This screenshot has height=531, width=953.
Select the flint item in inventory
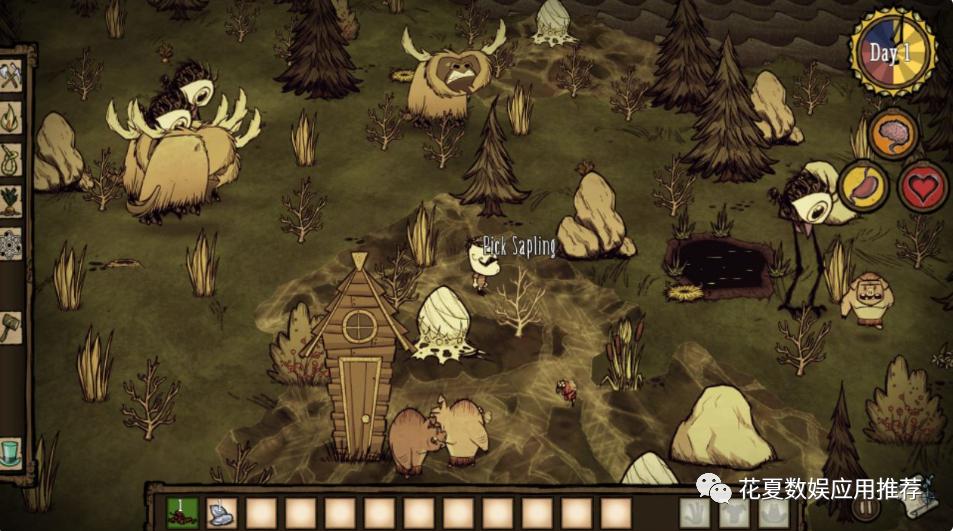[x=222, y=512]
